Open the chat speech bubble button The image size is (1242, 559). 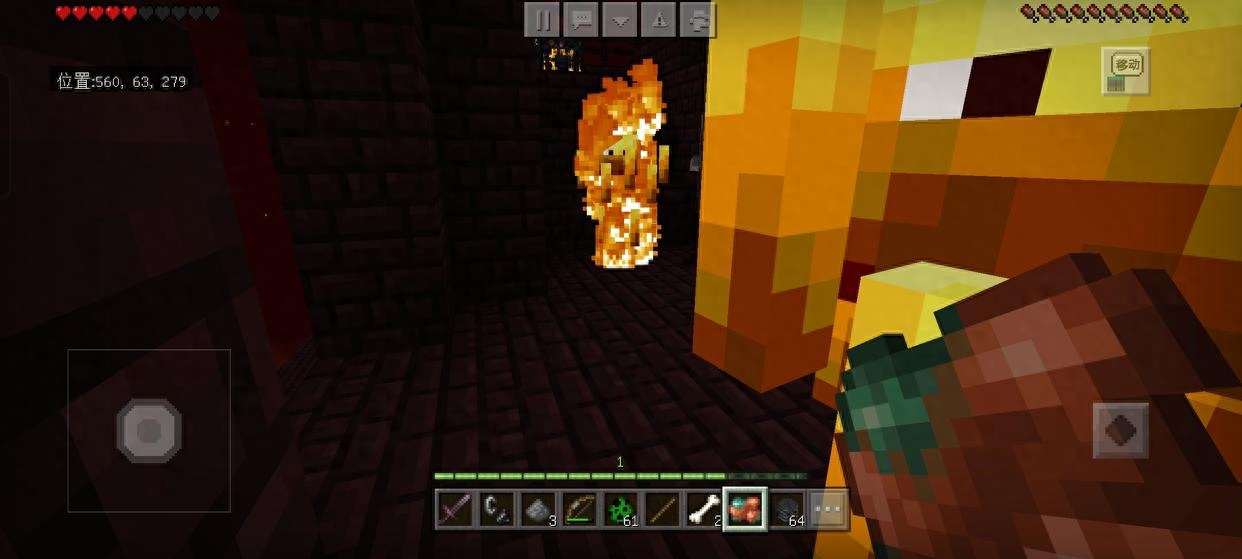click(x=581, y=18)
